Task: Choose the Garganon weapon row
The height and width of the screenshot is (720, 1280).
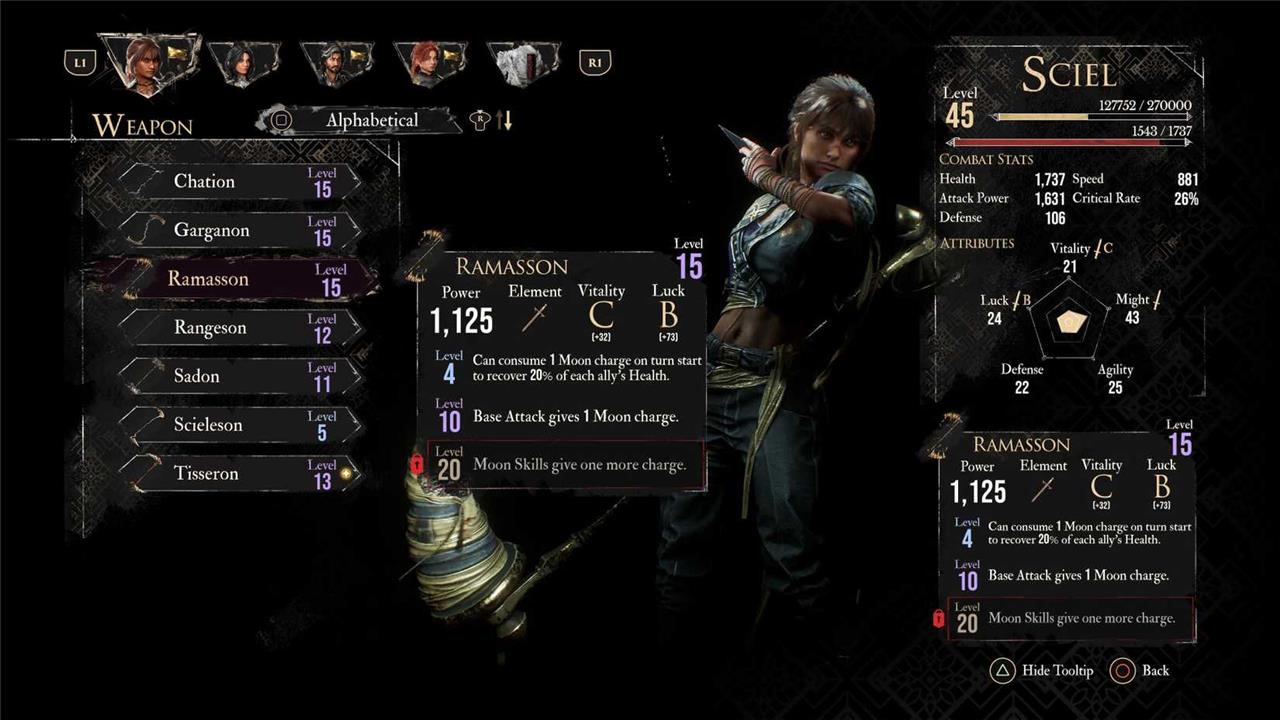Action: pos(238,231)
